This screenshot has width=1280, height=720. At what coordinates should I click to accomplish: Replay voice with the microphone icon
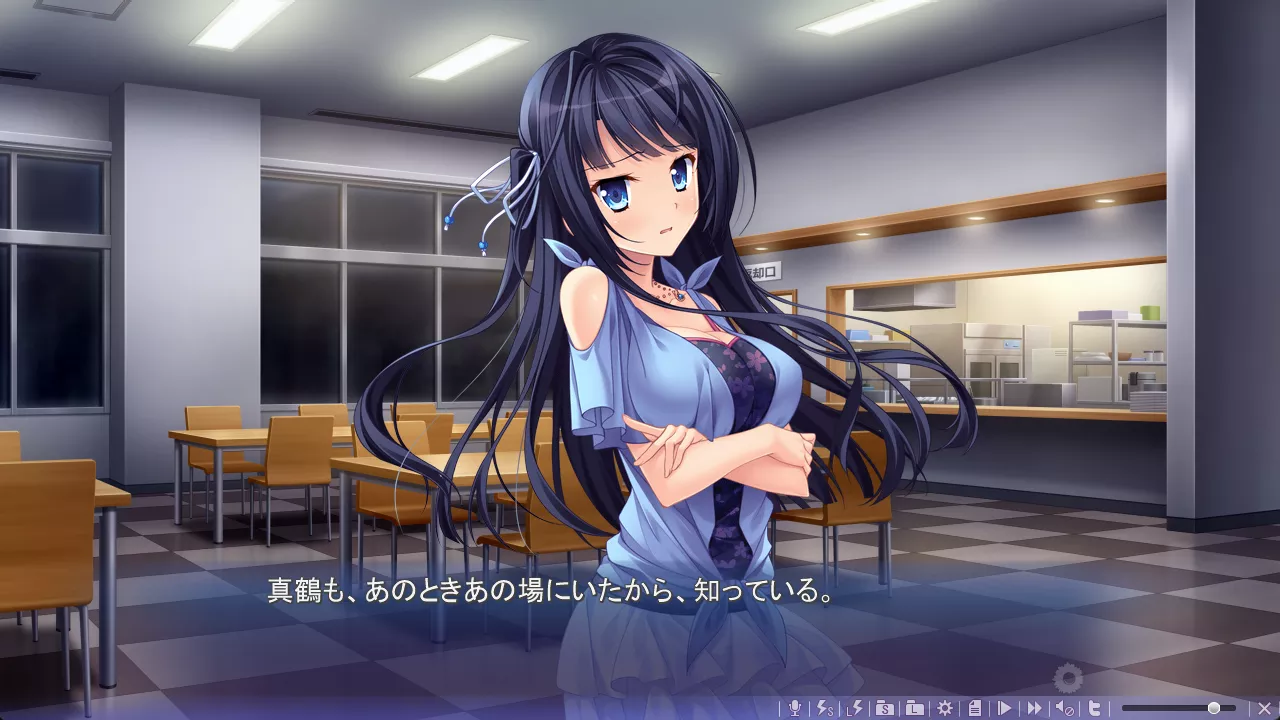click(x=795, y=708)
